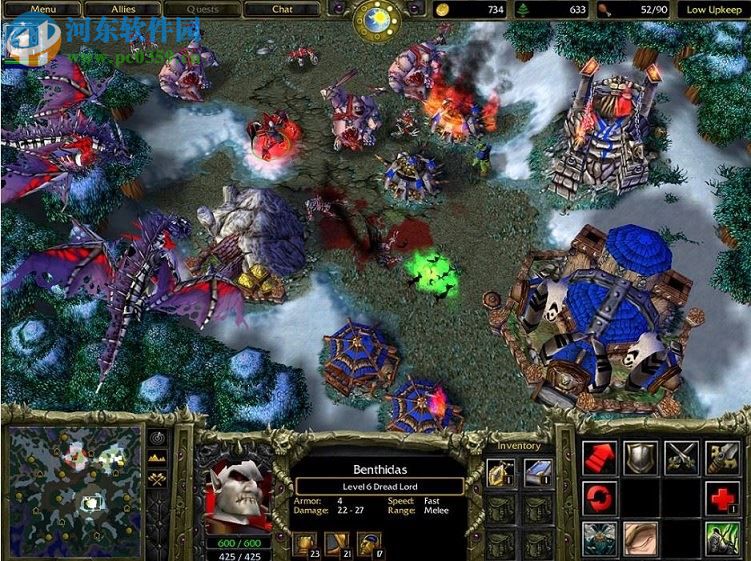Use the blue scroll inventory item

538,471
